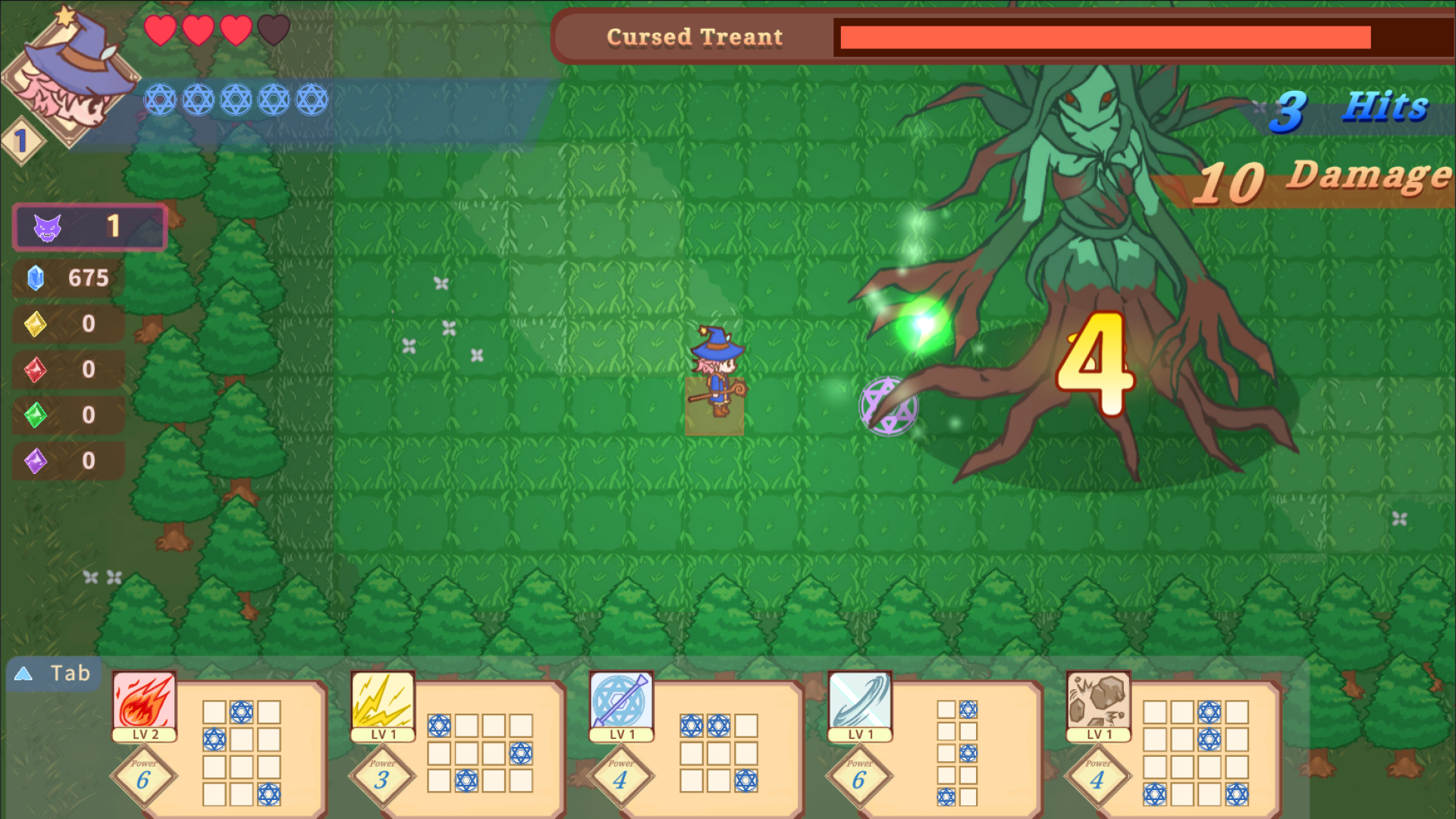Expand the spell panel with the Tab arrow
1456x819 pixels.
(x=24, y=673)
